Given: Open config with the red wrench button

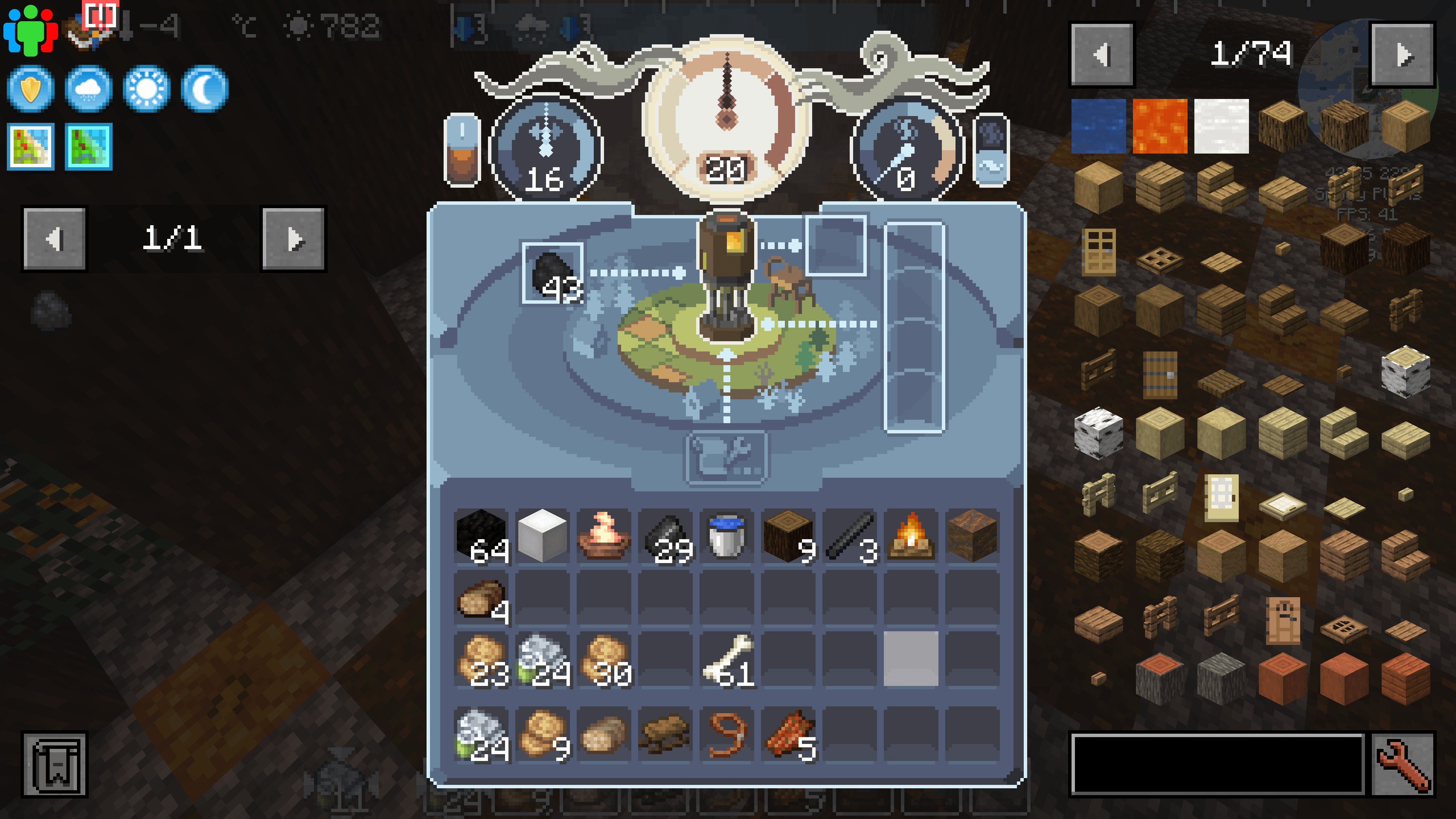Looking at the screenshot, I should tap(1403, 764).
